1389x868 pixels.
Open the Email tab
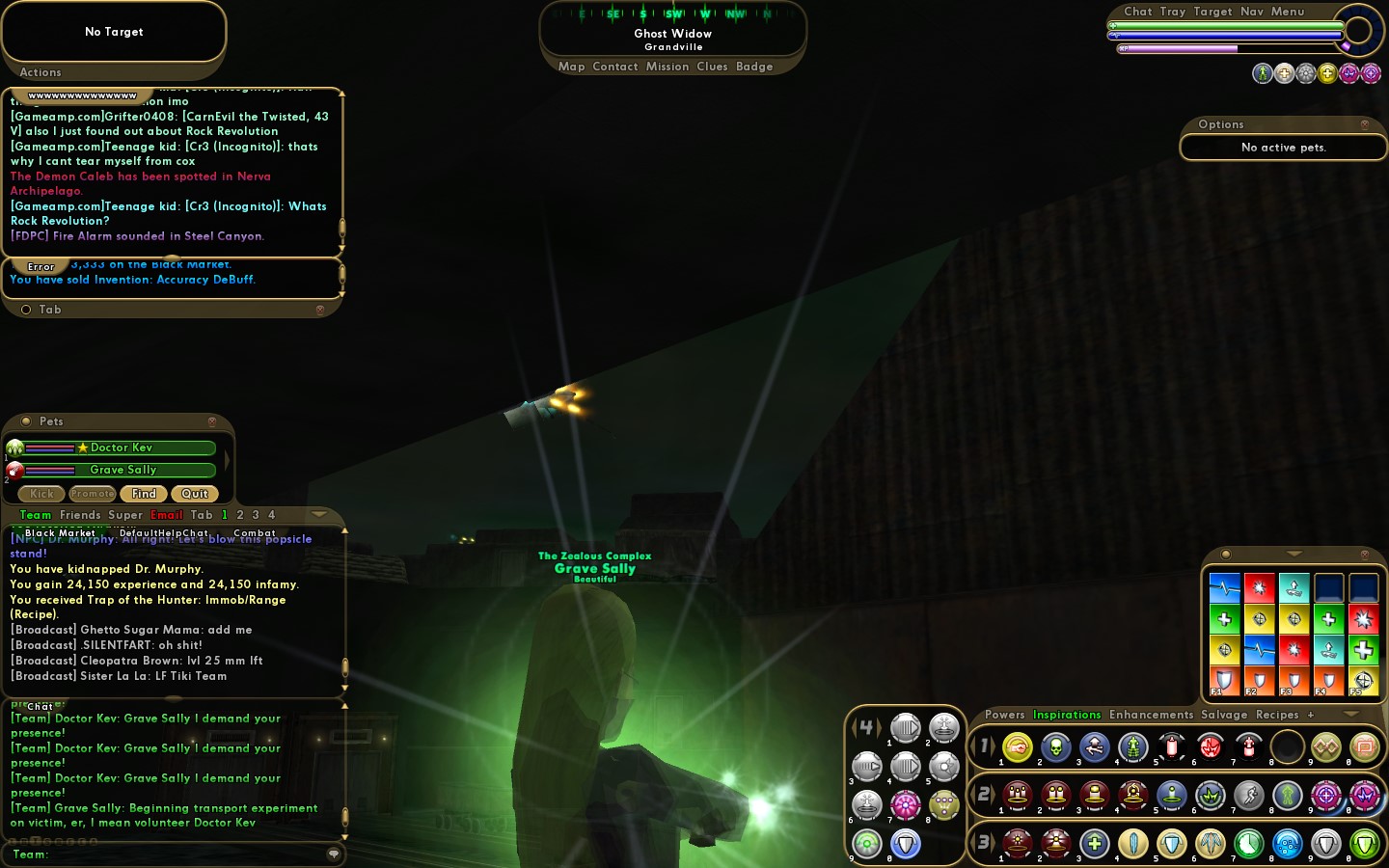tap(166, 515)
